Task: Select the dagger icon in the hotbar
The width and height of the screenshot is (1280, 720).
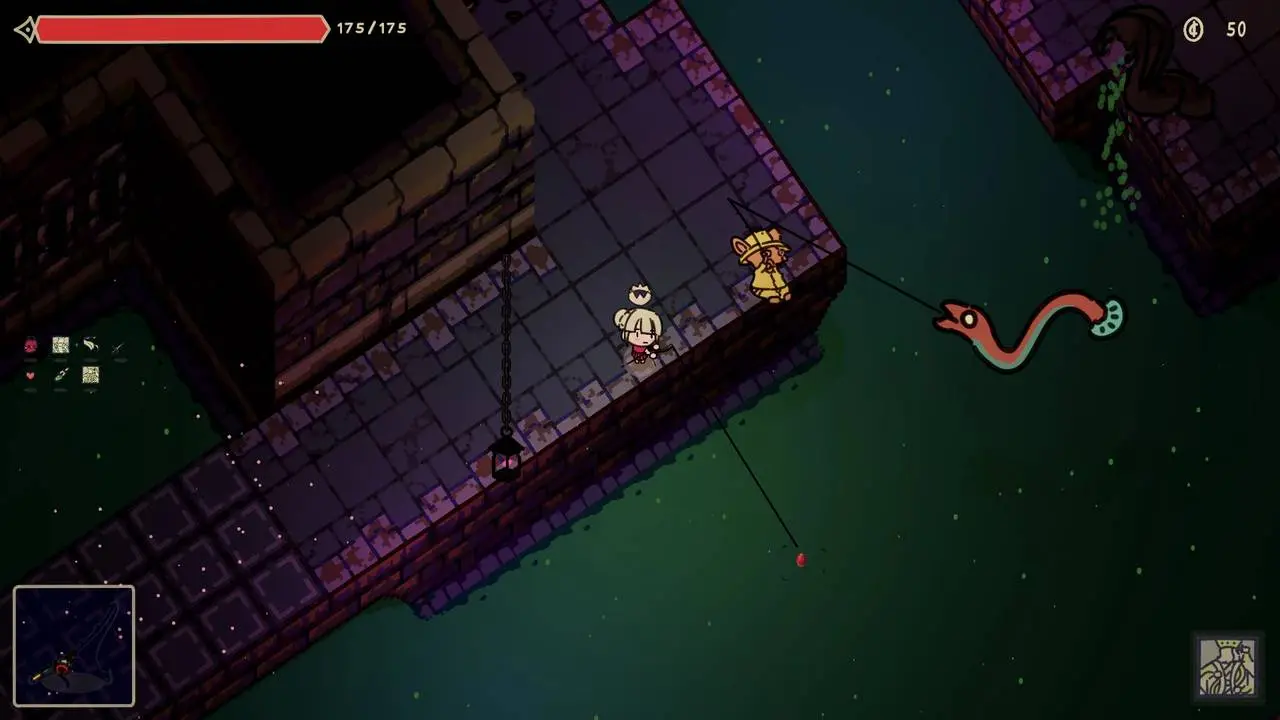Action: [x=116, y=348]
